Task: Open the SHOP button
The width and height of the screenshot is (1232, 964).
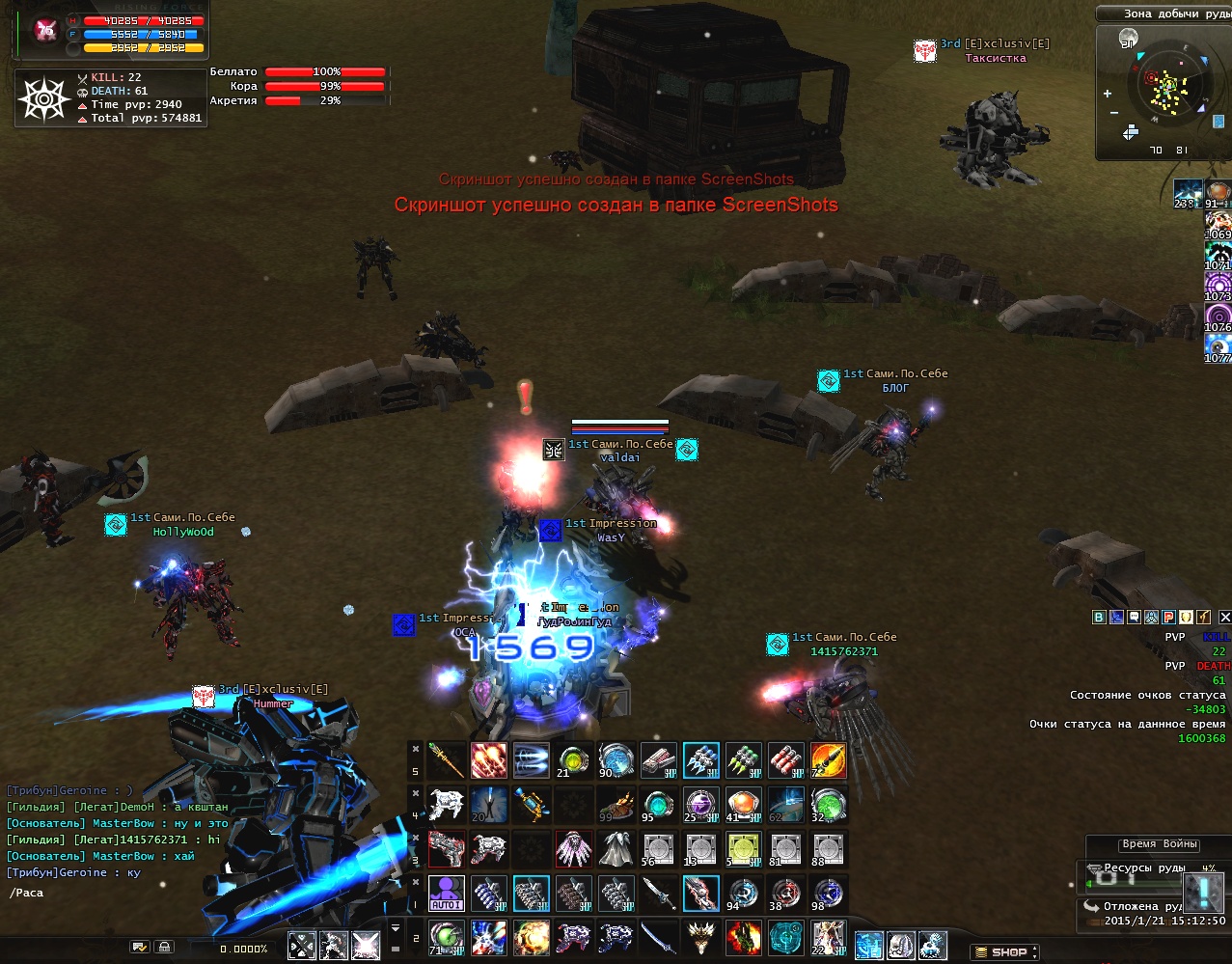Action: [1003, 952]
